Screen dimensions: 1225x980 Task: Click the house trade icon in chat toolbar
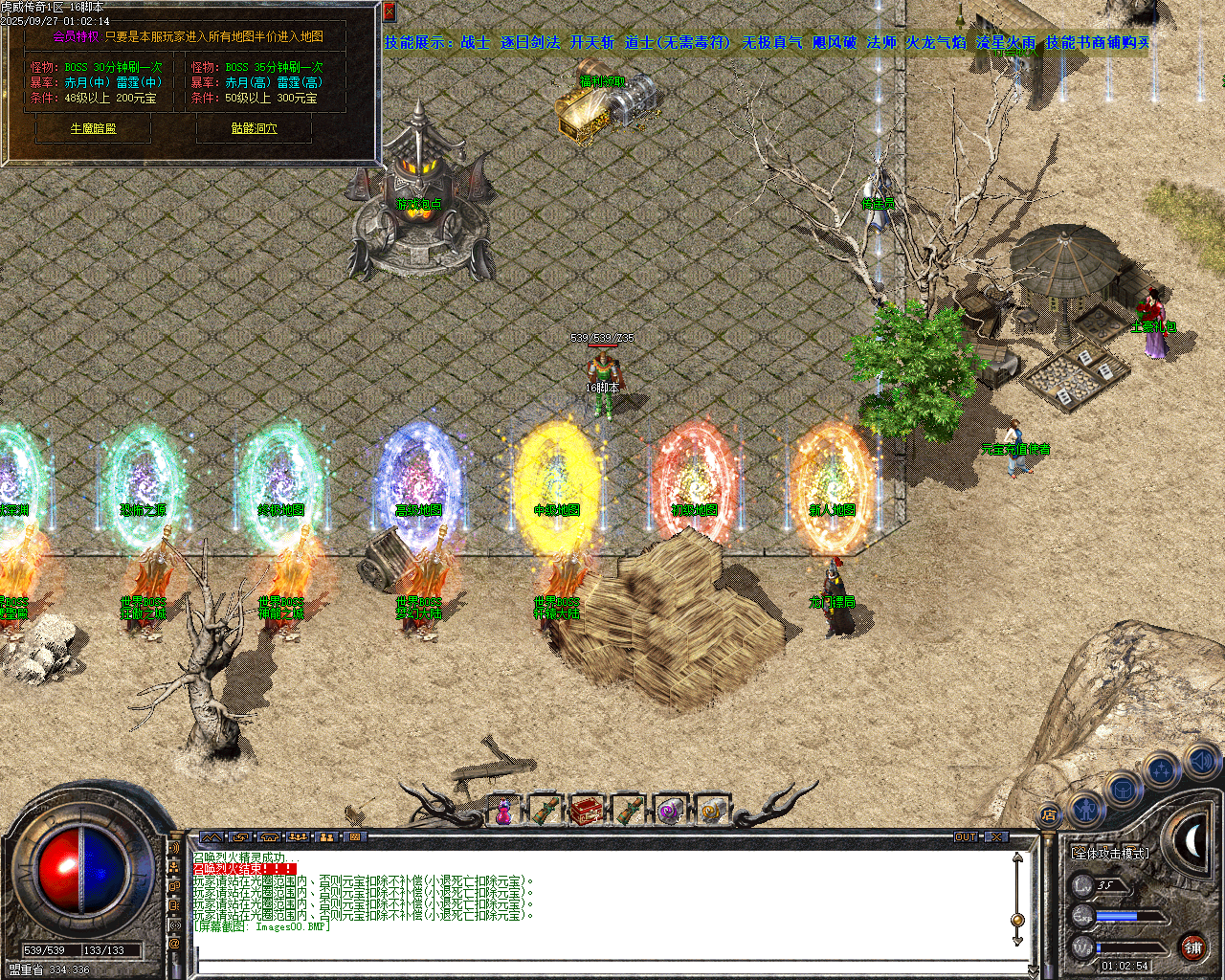coord(269,836)
